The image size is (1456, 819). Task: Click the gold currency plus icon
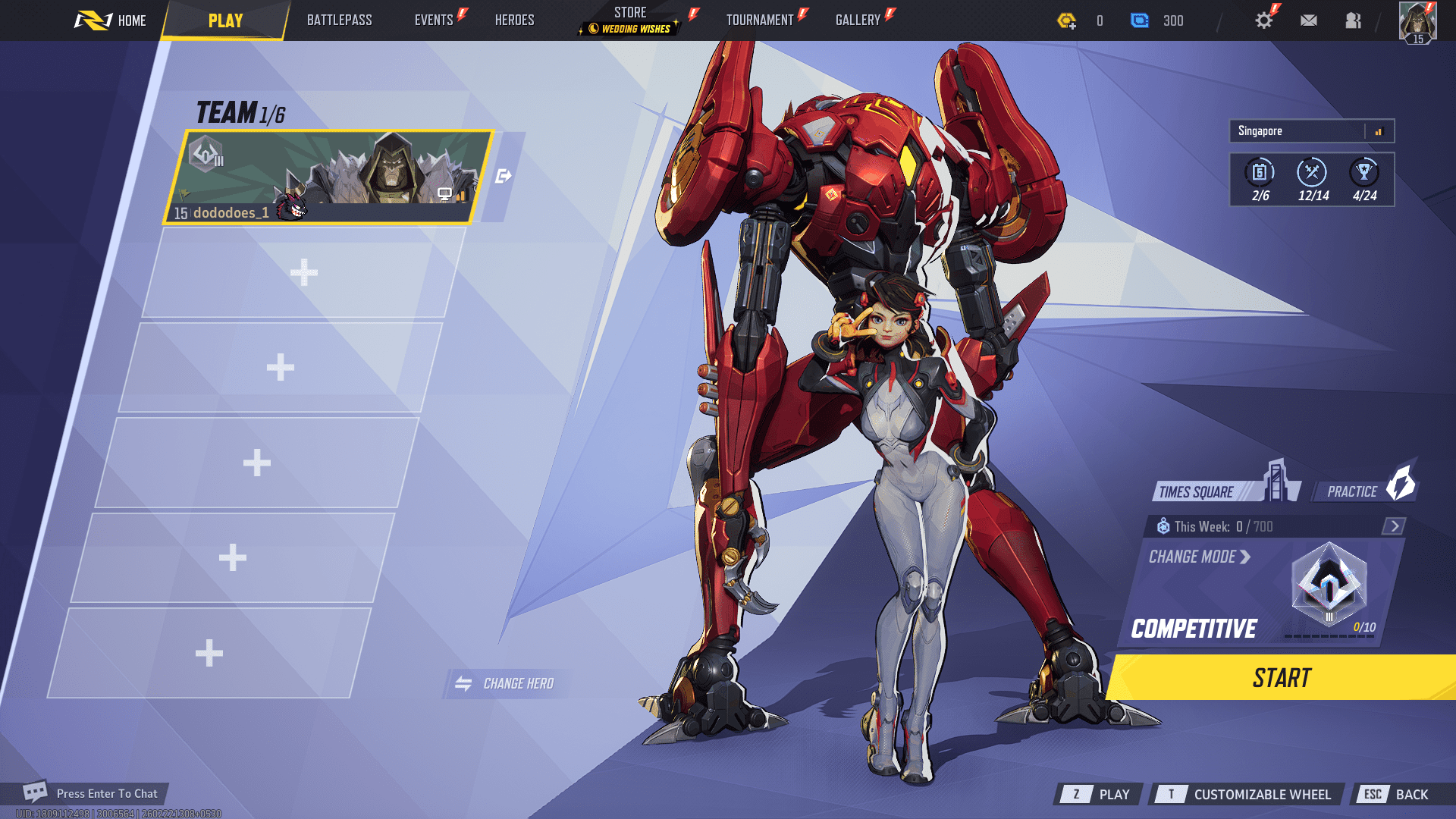(1069, 21)
